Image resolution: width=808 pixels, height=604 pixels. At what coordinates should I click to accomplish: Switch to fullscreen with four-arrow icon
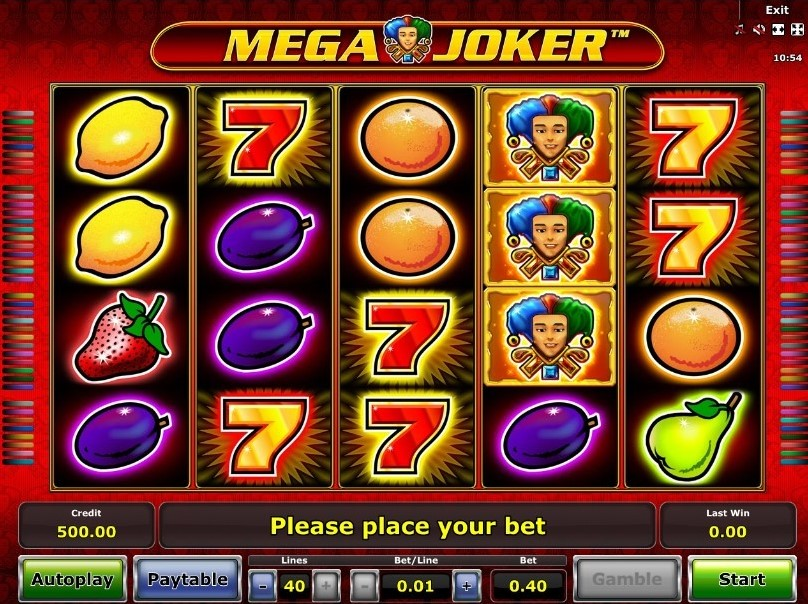[x=796, y=30]
